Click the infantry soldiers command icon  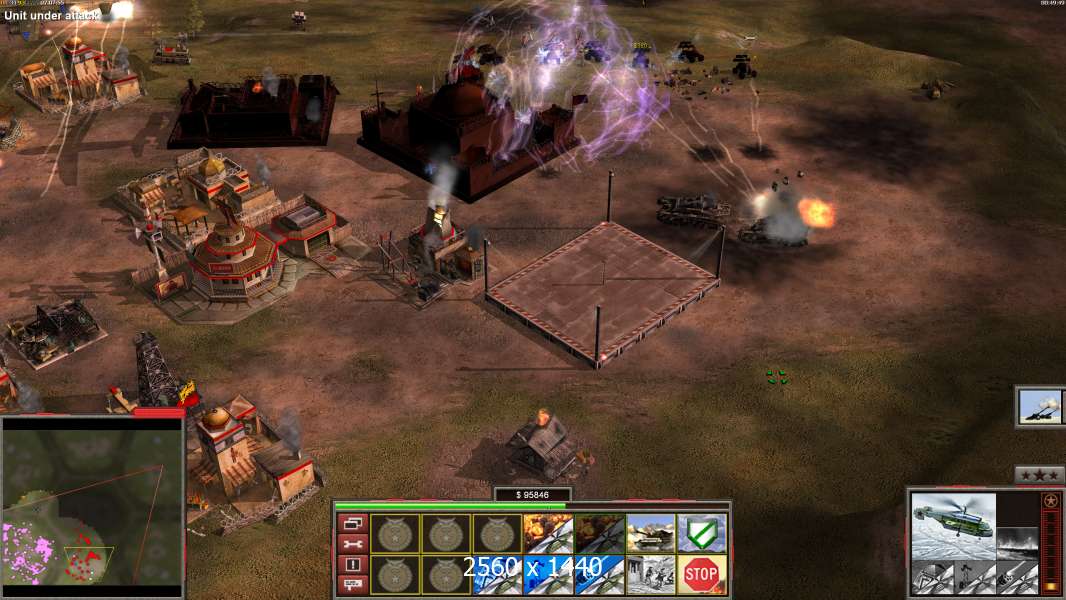[x=651, y=574]
